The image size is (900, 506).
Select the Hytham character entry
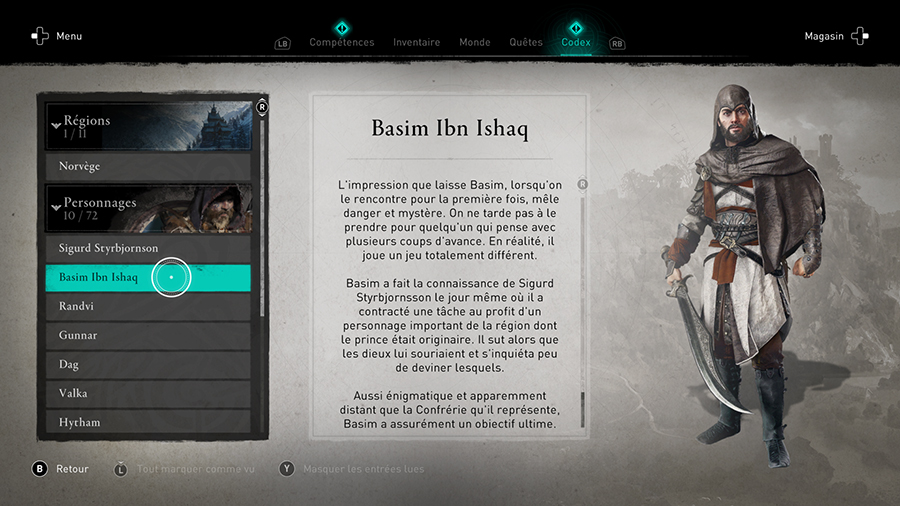tap(148, 422)
